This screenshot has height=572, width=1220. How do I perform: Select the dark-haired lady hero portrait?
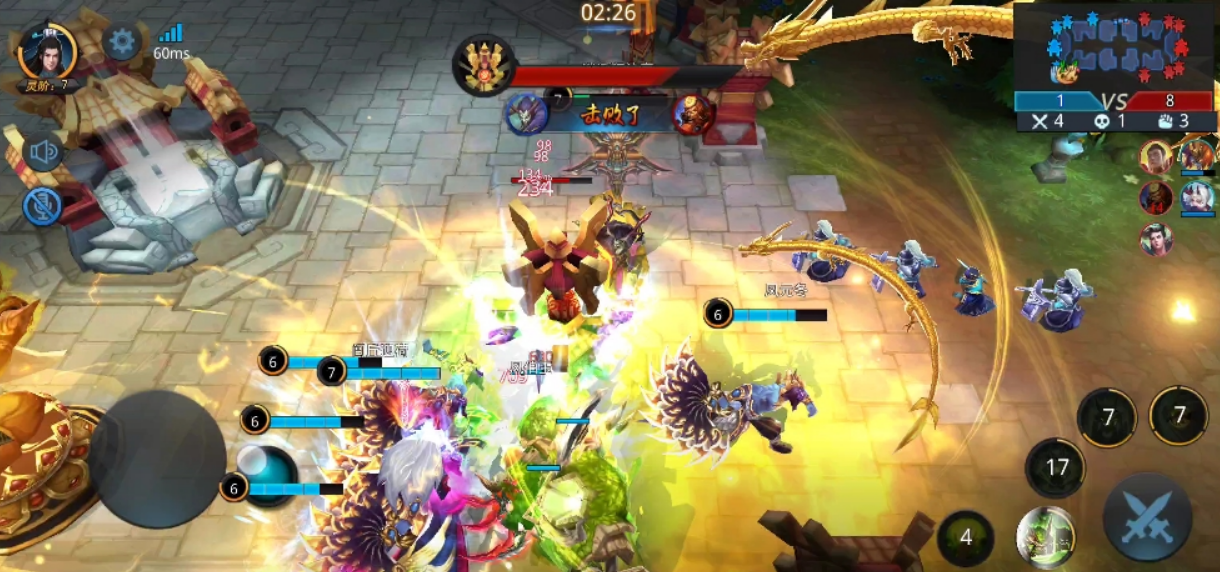[1156, 239]
